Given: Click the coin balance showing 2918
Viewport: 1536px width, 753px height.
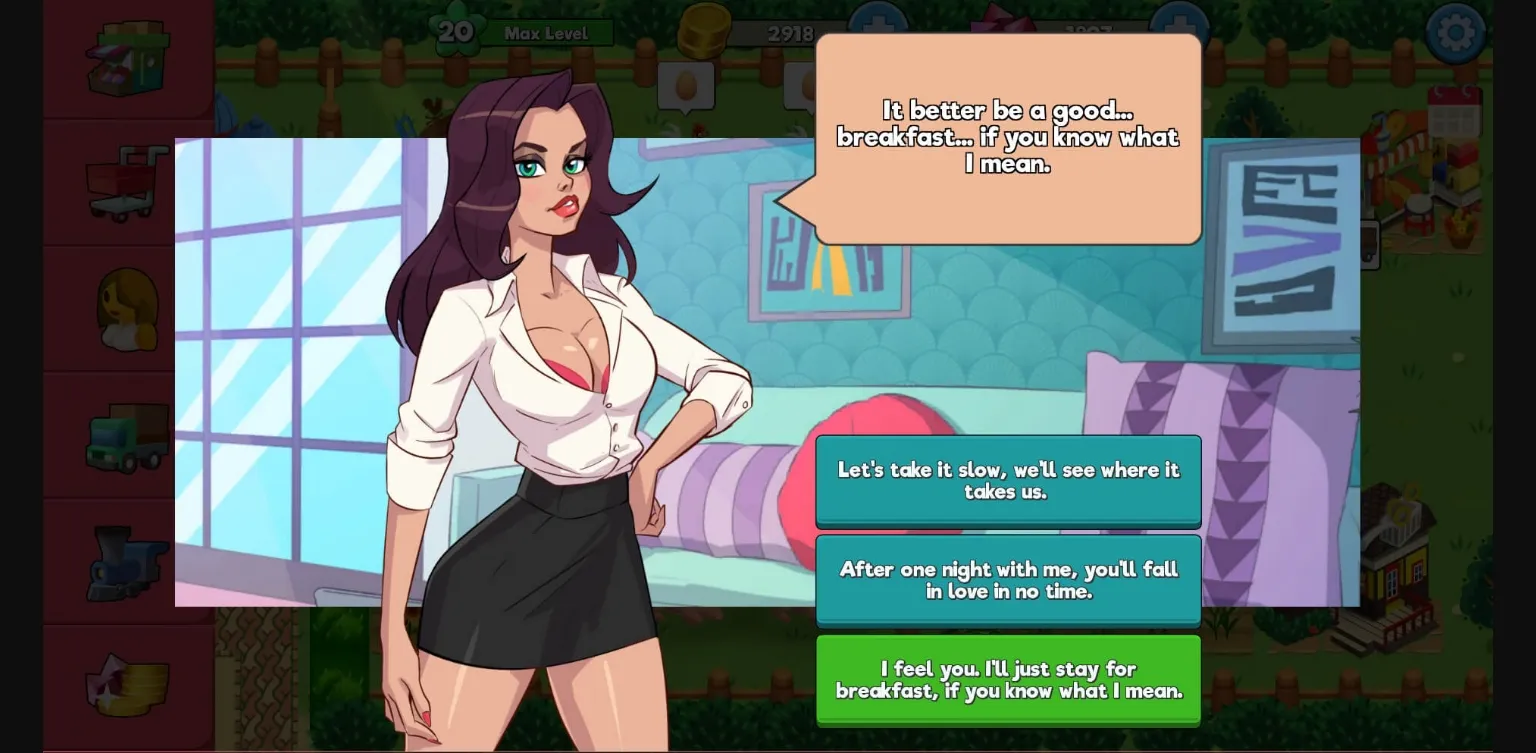Looking at the screenshot, I should [790, 33].
